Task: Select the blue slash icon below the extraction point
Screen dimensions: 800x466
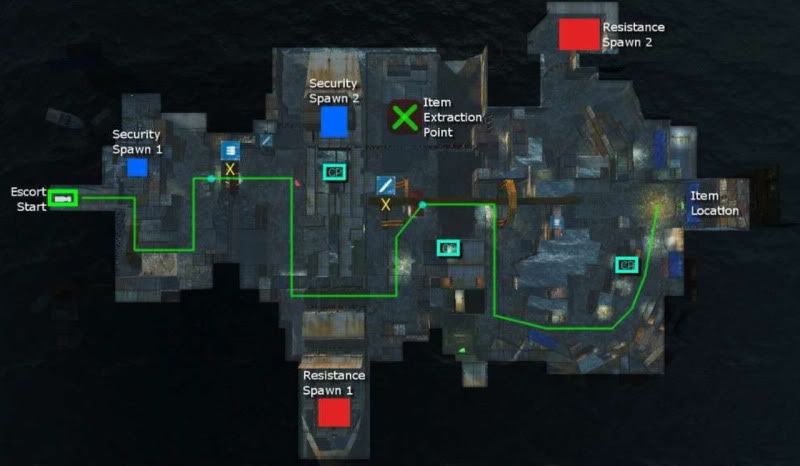Action: point(386,184)
